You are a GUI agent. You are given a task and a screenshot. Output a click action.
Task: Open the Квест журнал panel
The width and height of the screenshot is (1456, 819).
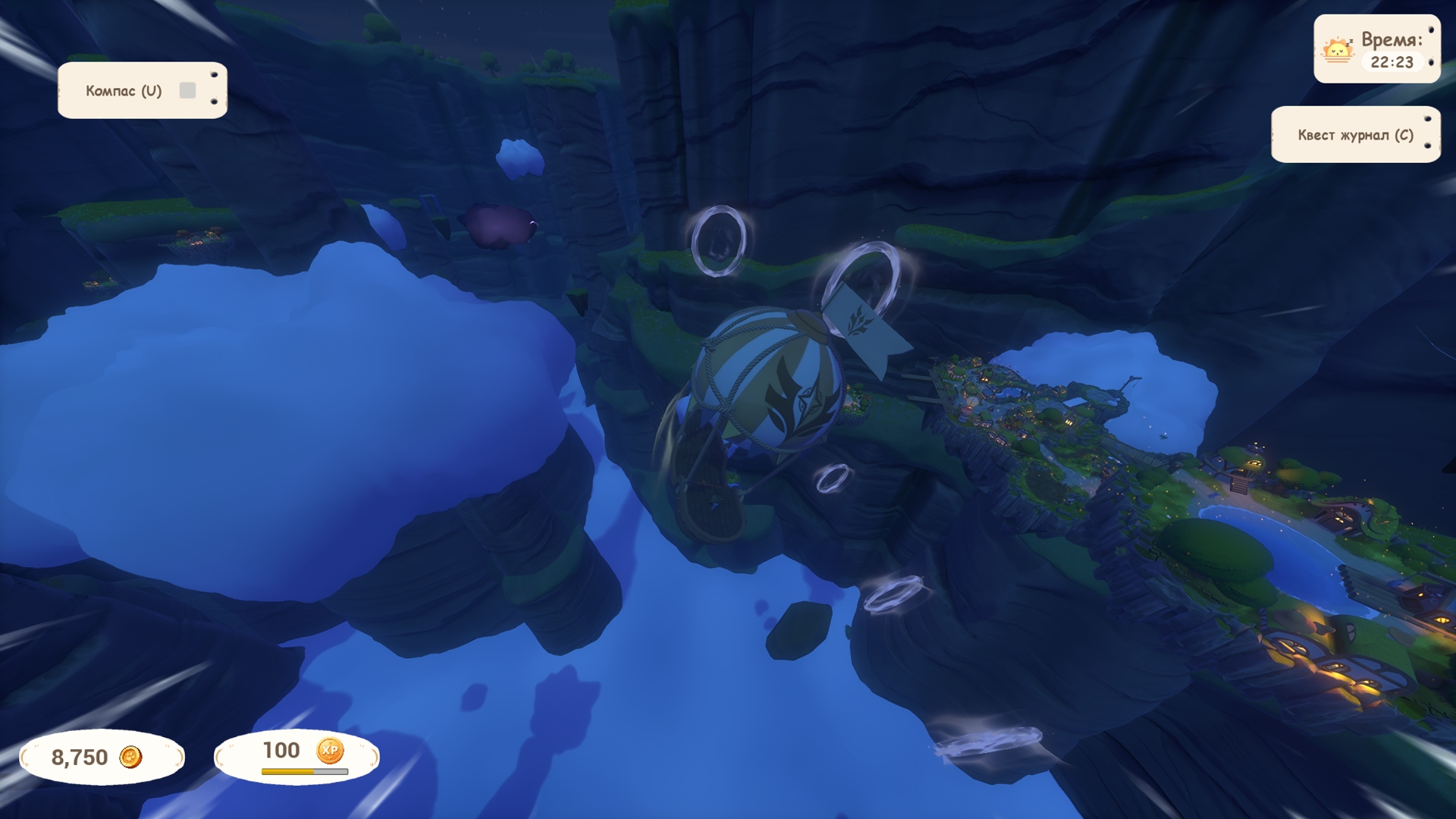pyautogui.click(x=1354, y=135)
